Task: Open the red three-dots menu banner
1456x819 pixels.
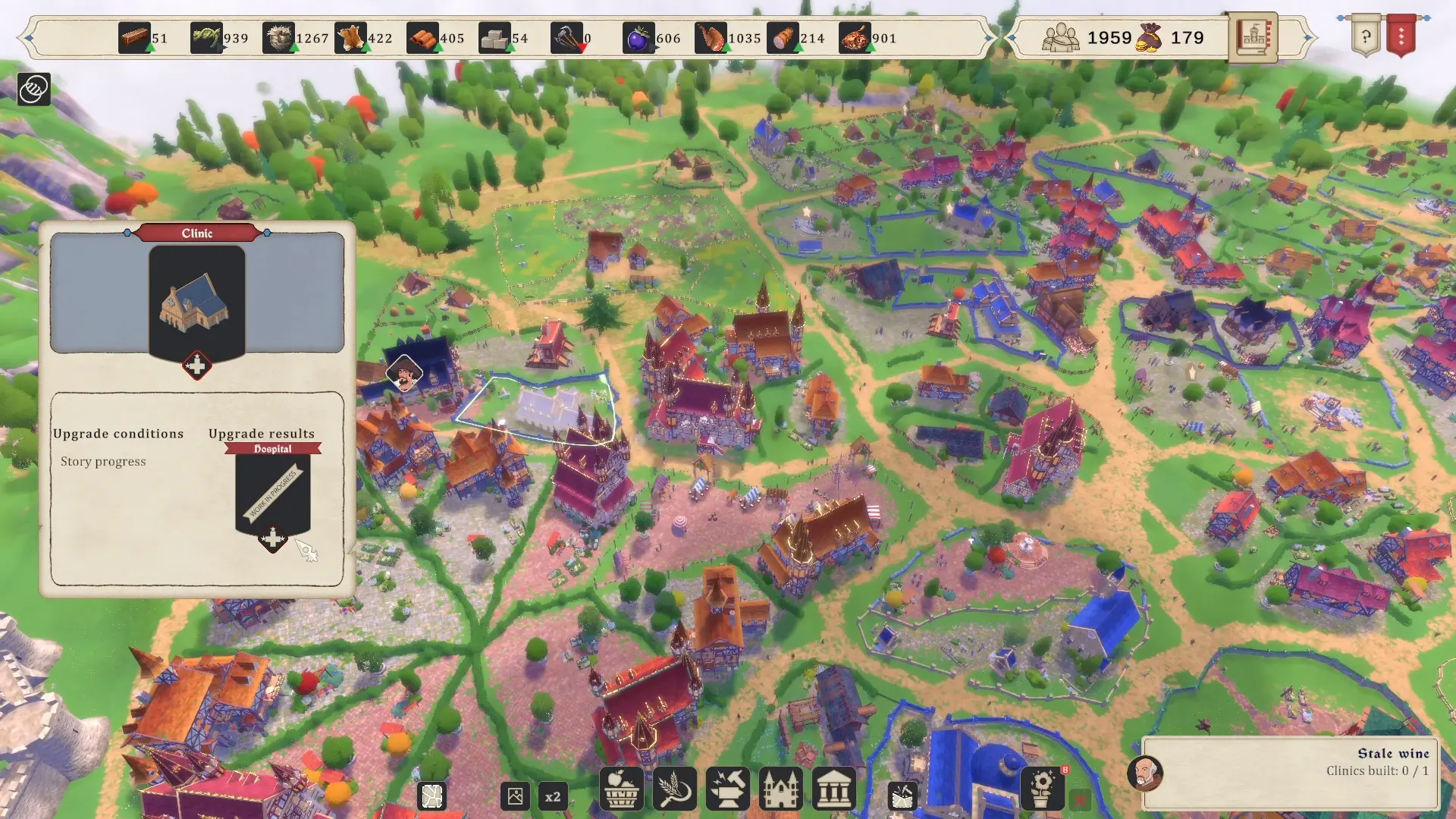Action: click(1401, 36)
